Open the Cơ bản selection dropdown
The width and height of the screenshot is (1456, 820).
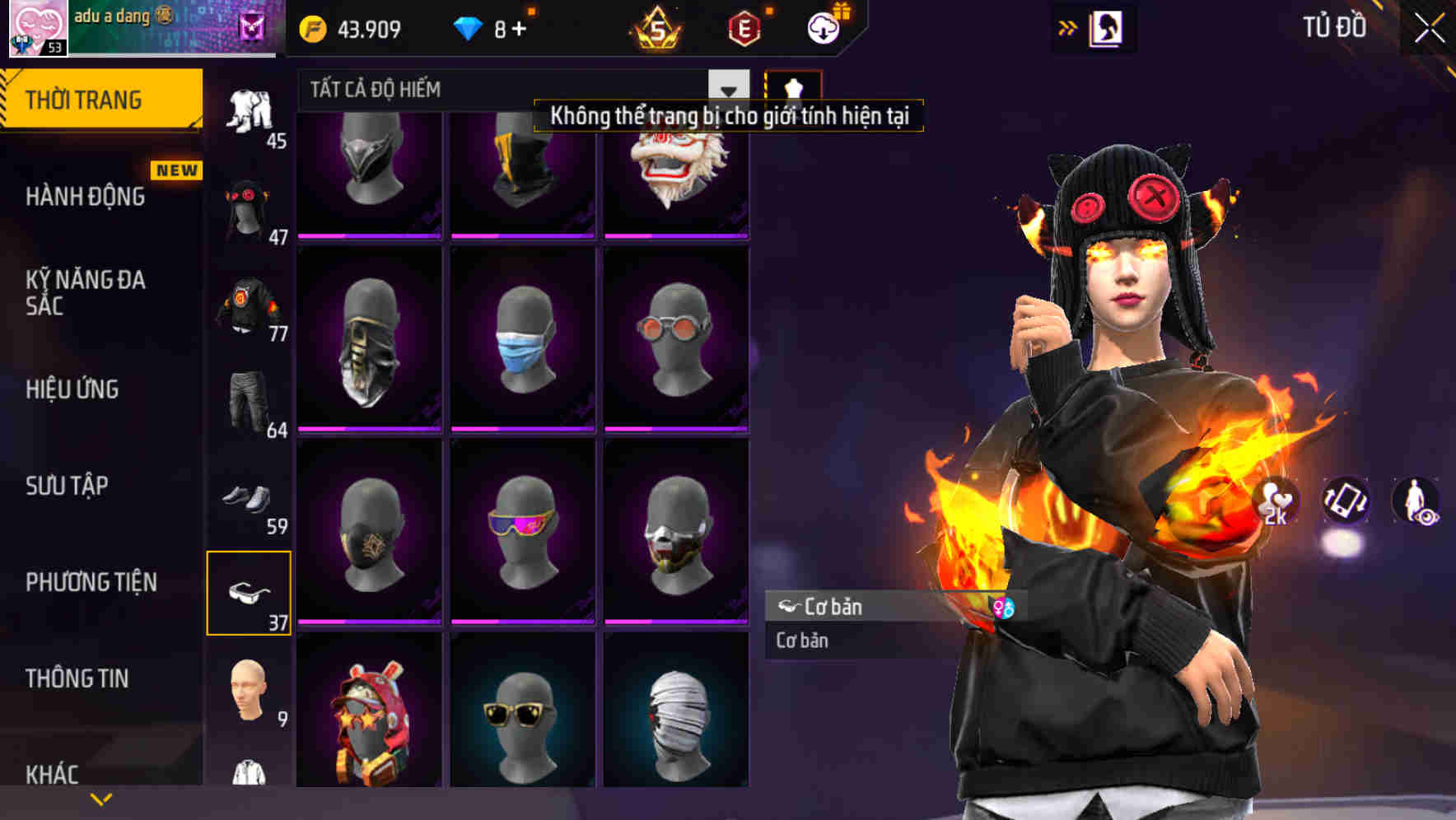tap(861, 608)
